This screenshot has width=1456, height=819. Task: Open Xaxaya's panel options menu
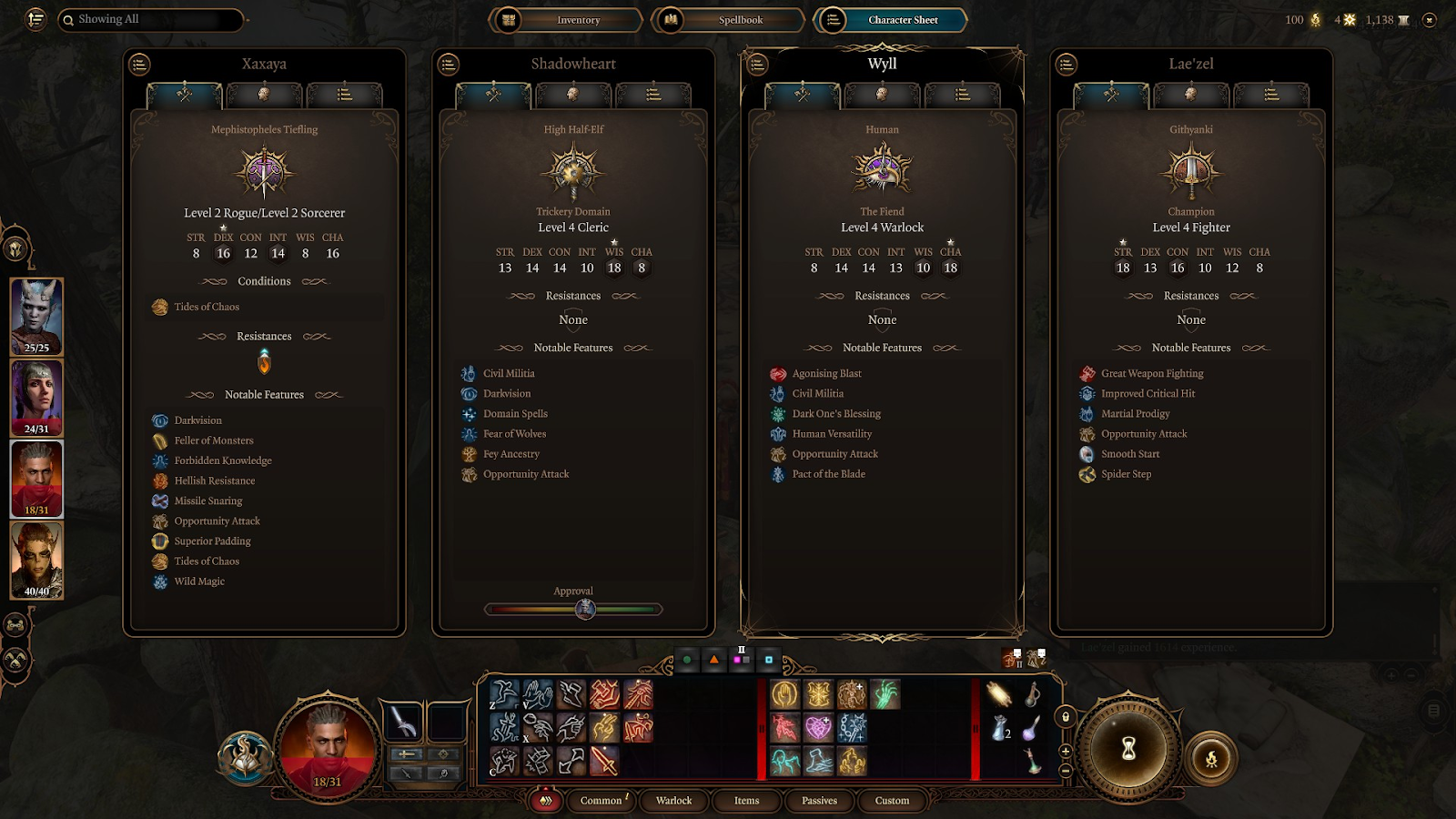coord(139,64)
